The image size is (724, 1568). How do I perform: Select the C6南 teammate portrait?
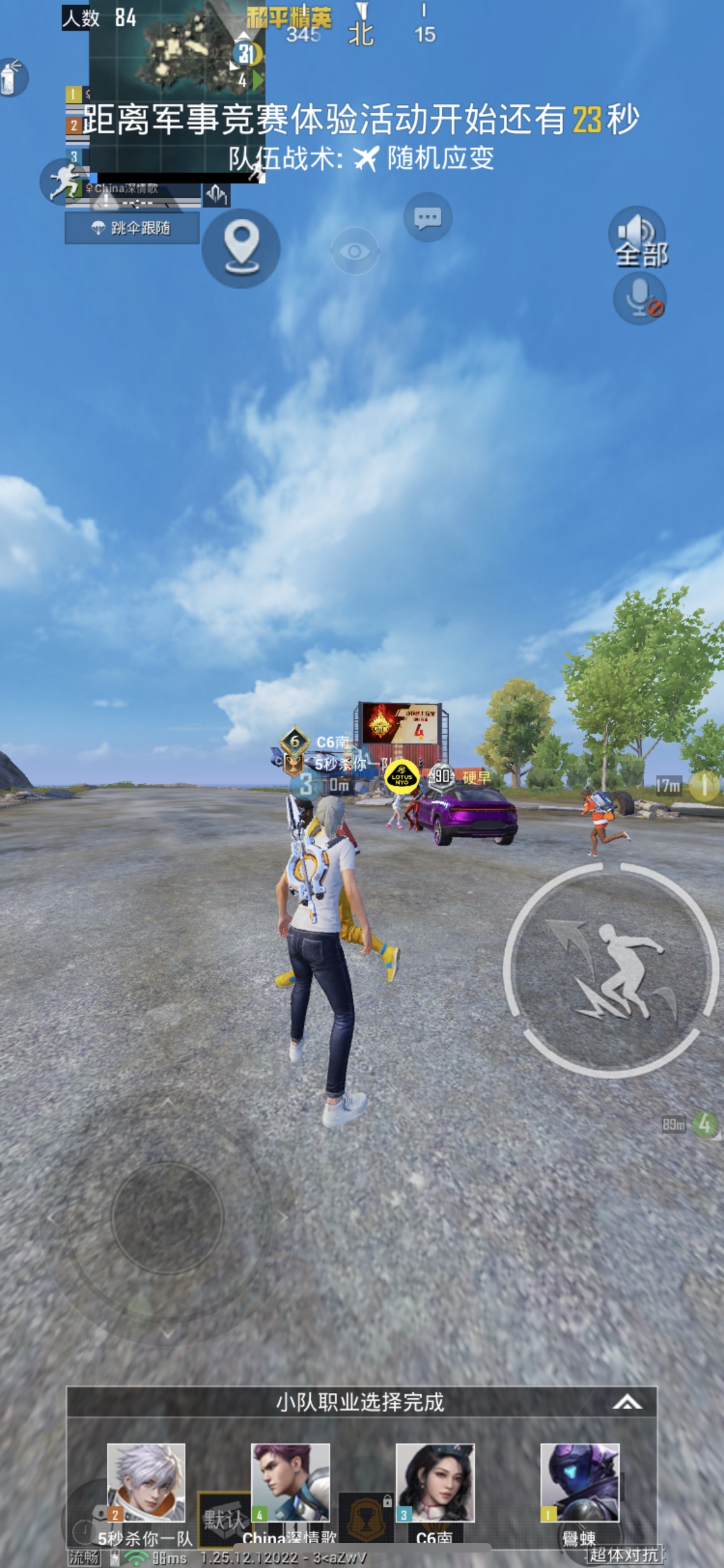click(x=435, y=1482)
